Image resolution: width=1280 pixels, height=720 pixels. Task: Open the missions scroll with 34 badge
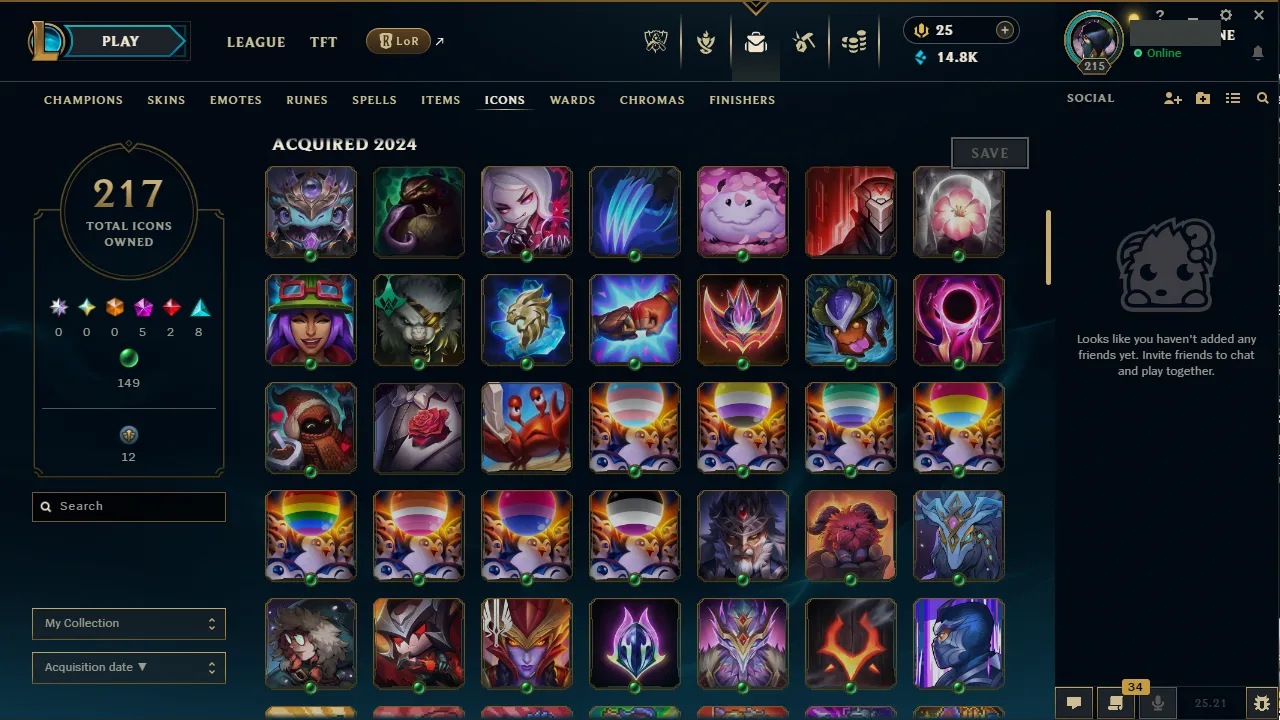[1115, 702]
